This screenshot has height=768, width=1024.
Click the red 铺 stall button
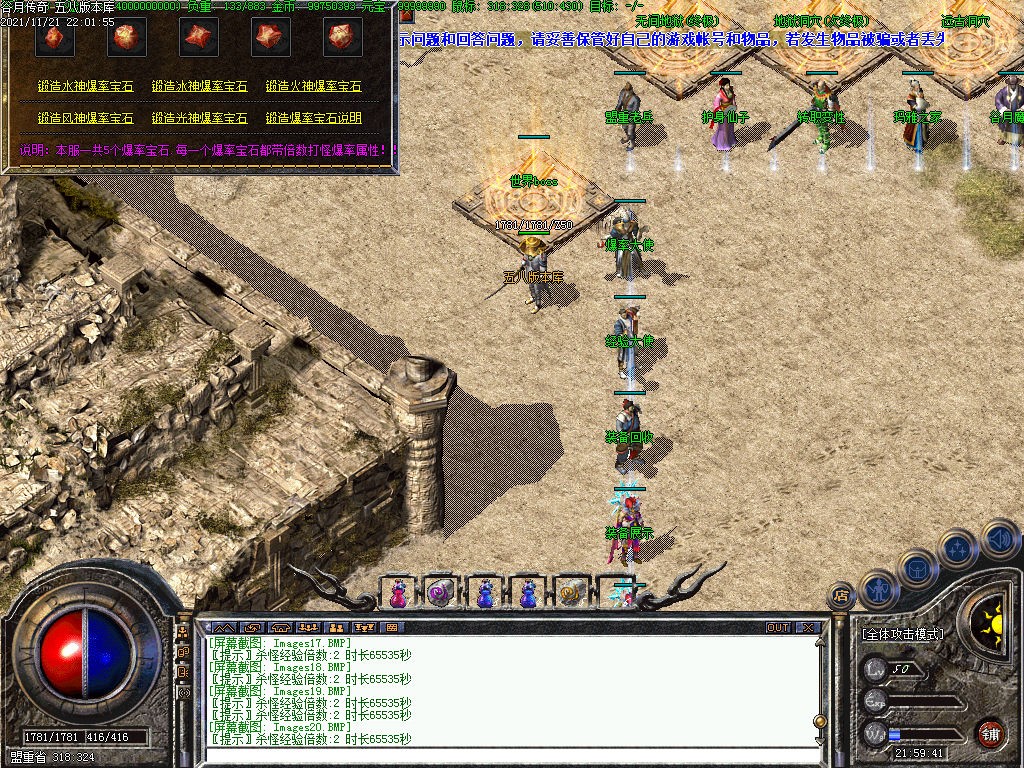tap(990, 733)
